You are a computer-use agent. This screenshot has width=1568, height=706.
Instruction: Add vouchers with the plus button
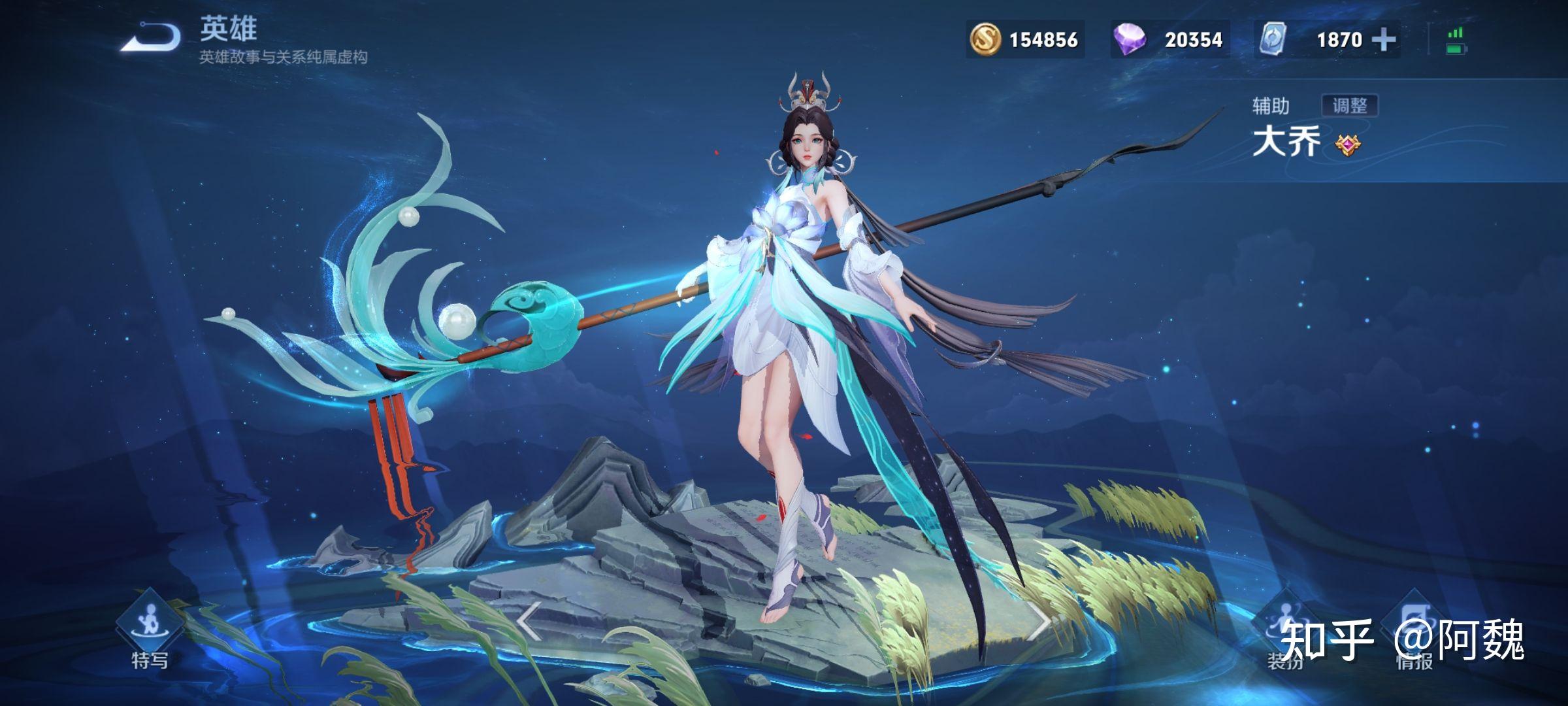1383,40
